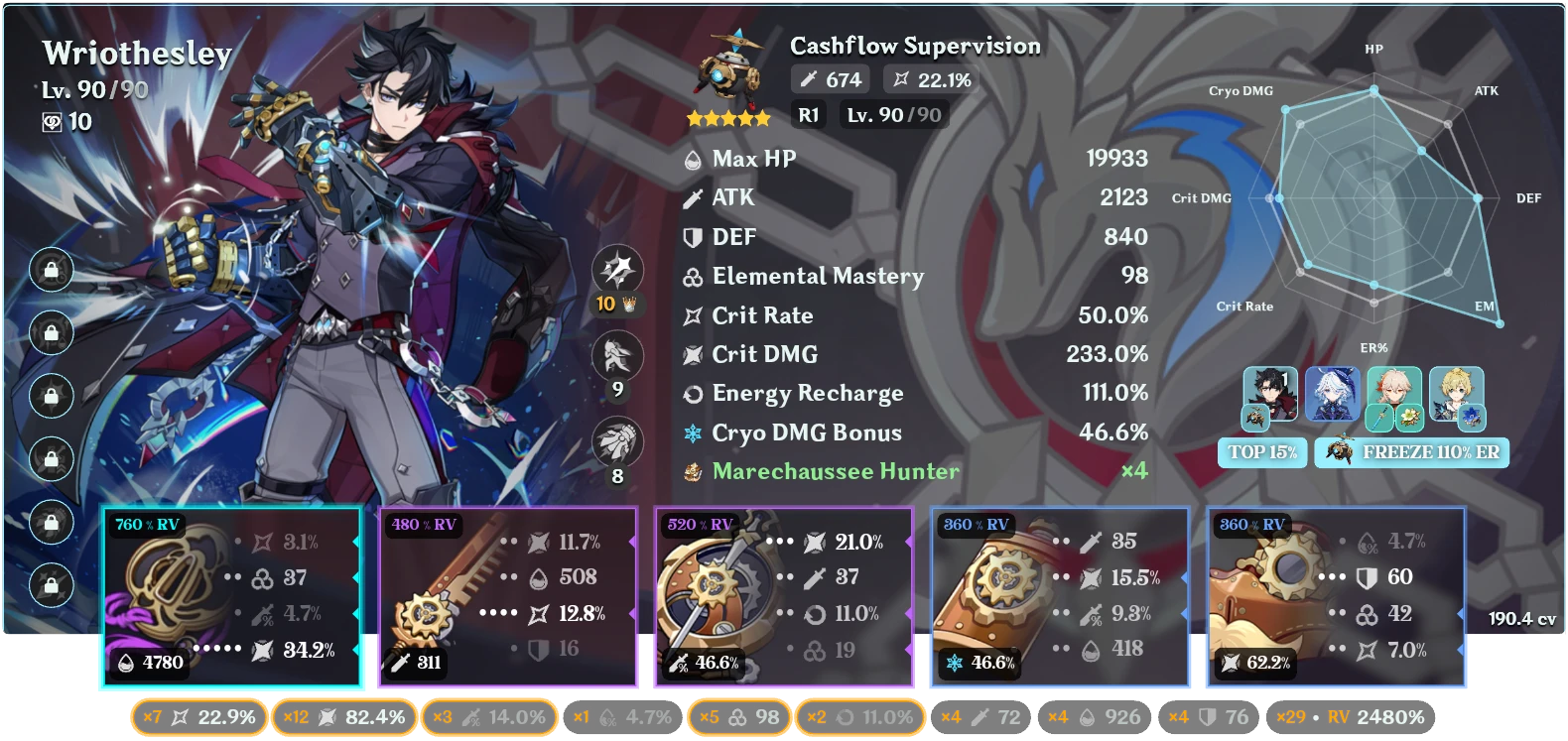Expand the circlet artifact with 62.2% Crit DMG
Image resolution: width=1568 pixels, height=741 pixels.
tap(1336, 595)
